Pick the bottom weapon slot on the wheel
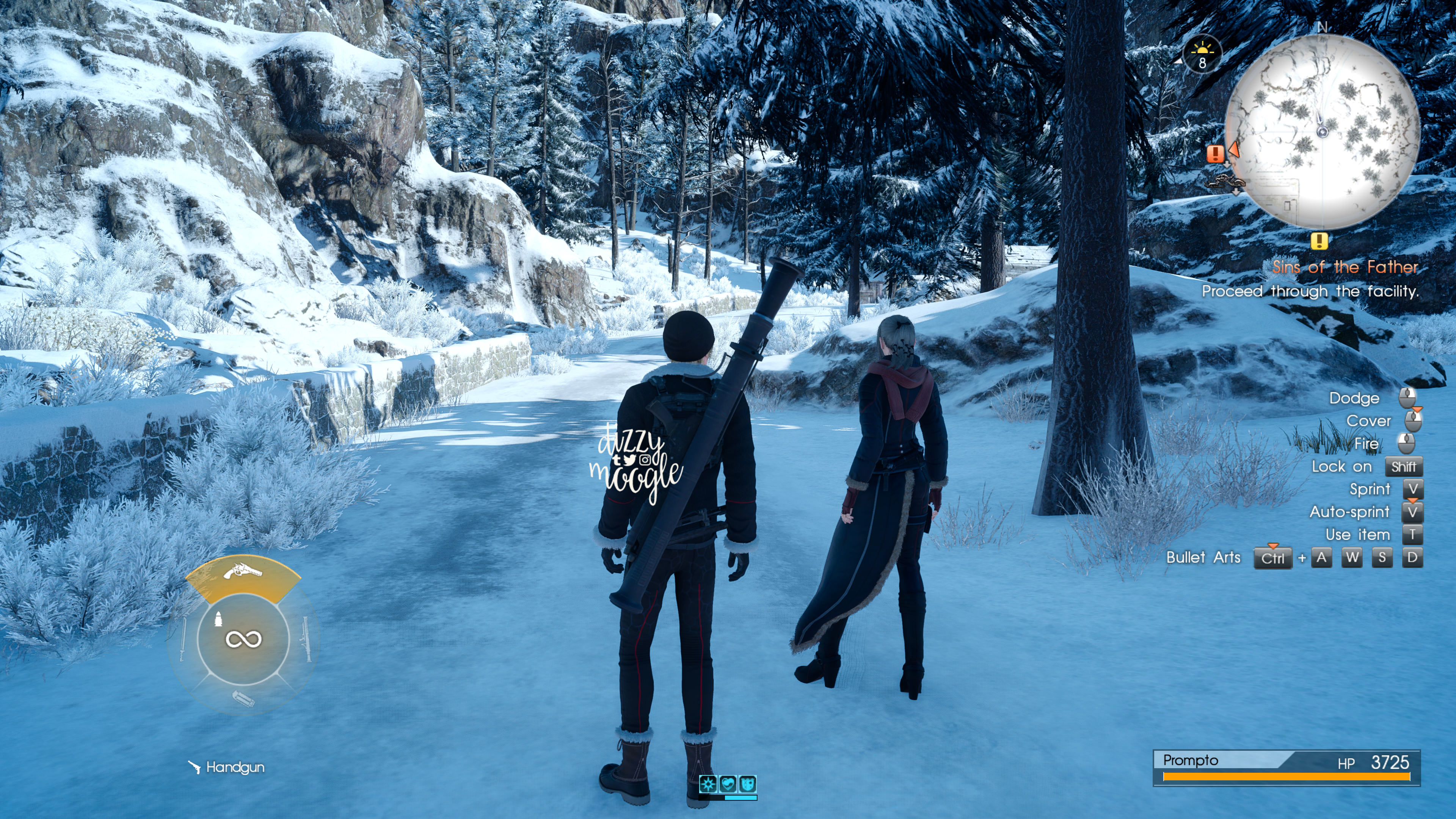Viewport: 1456px width, 819px height. coord(243,698)
